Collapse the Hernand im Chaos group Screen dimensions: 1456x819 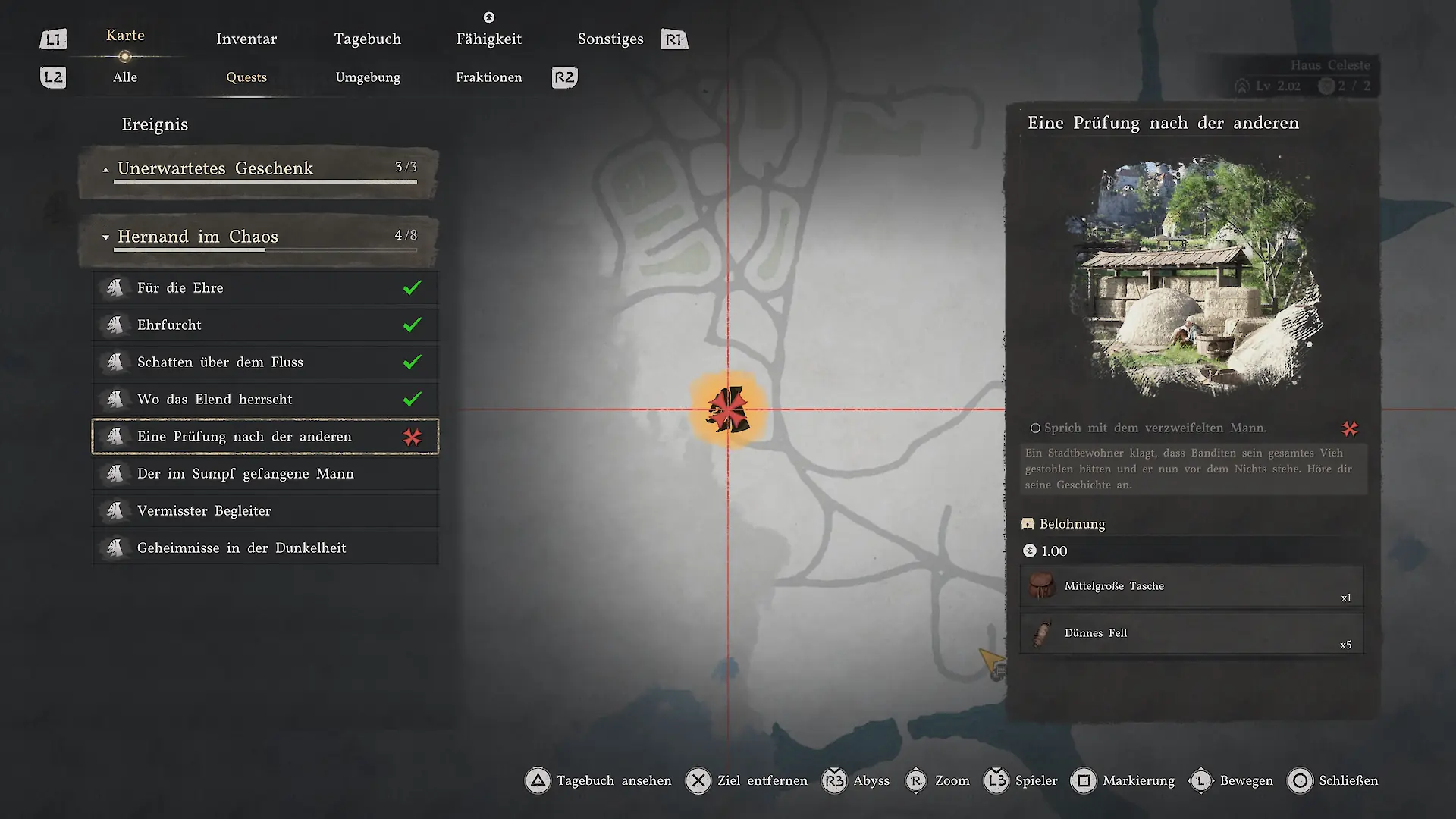click(x=258, y=237)
